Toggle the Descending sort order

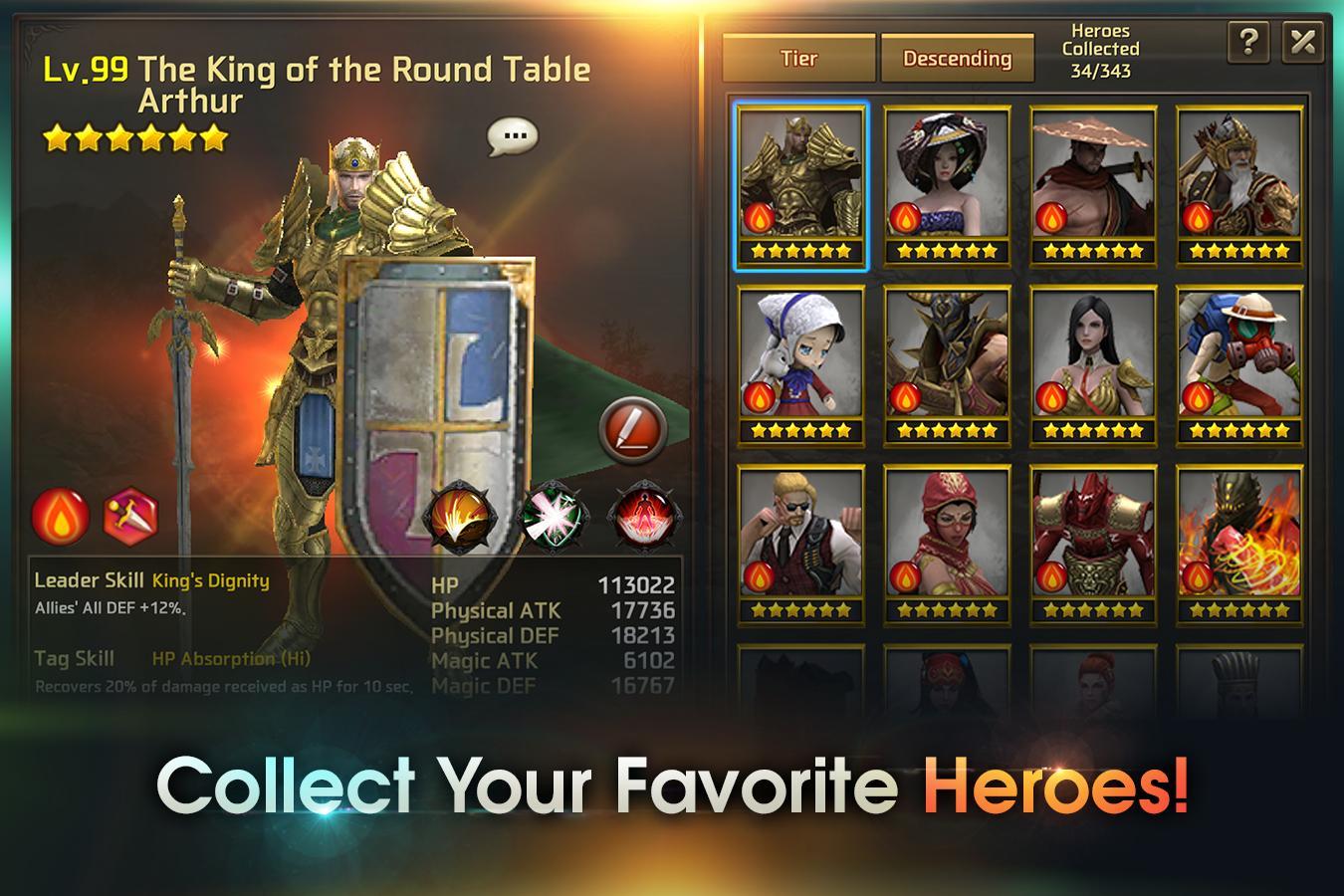coord(957,59)
